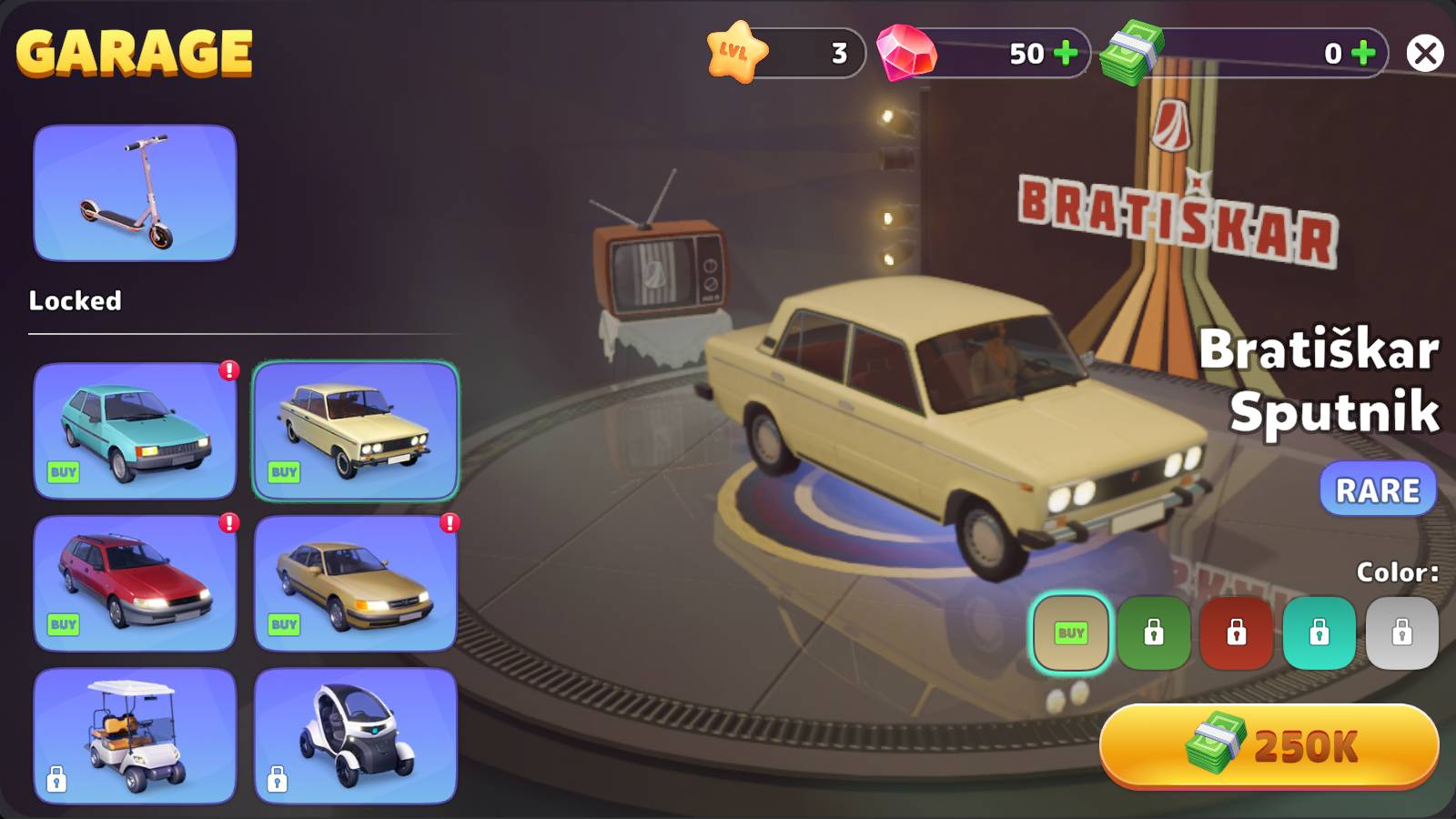The height and width of the screenshot is (819, 1456).
Task: Select the gold sedan tile
Action: pyautogui.click(x=355, y=583)
